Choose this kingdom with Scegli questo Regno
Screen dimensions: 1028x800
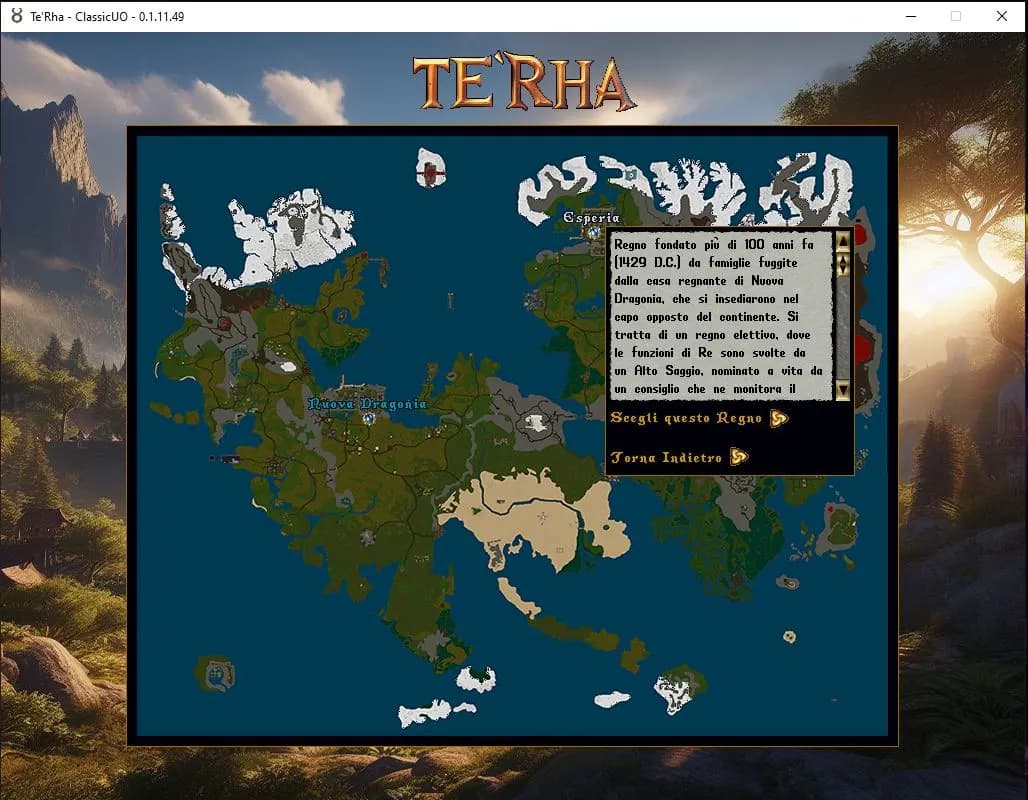[x=698, y=418]
